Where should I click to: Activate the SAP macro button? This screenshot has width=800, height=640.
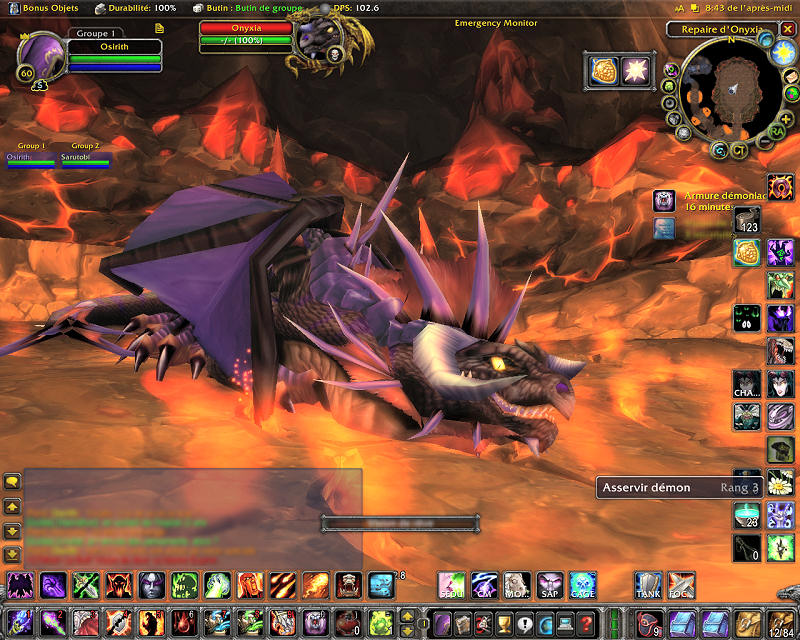coord(549,585)
